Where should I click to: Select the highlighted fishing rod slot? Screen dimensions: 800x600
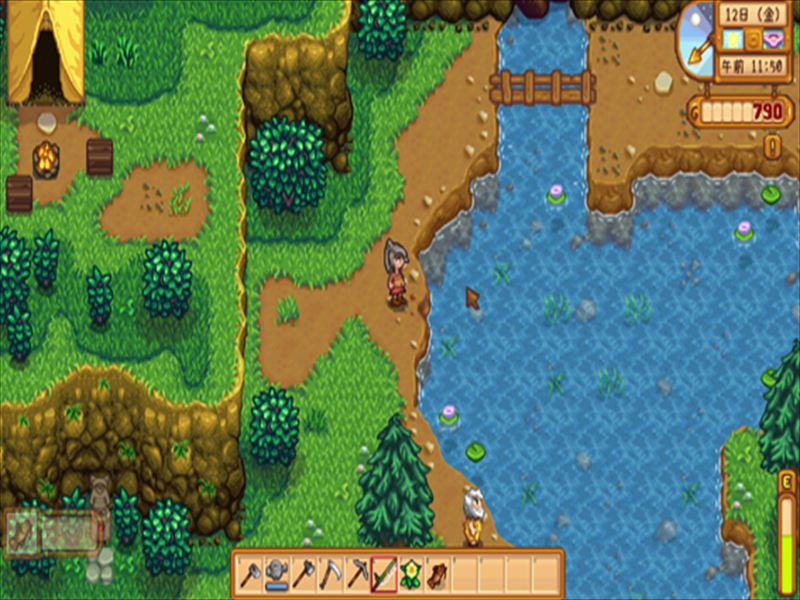[x=385, y=574]
